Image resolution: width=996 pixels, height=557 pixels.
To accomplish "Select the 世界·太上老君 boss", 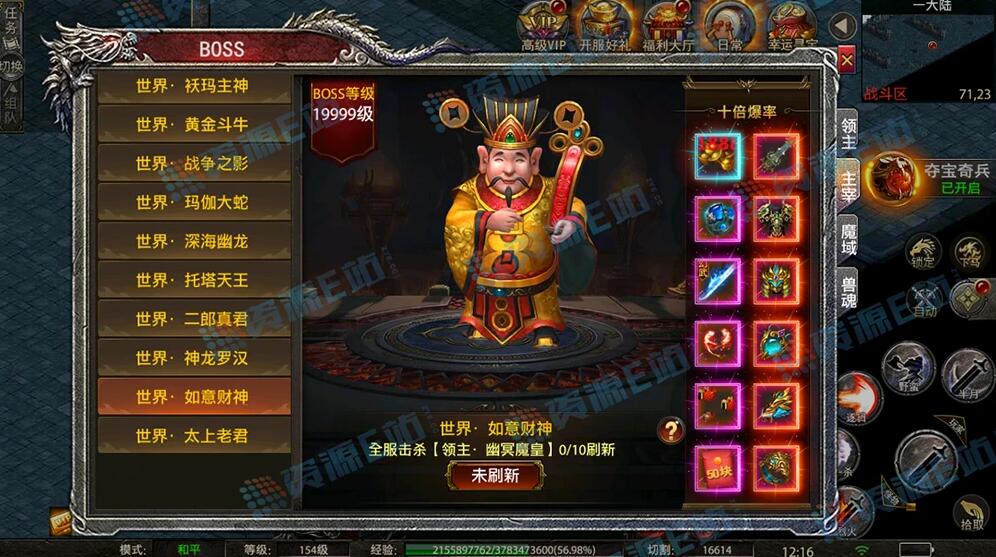I will 193,436.
